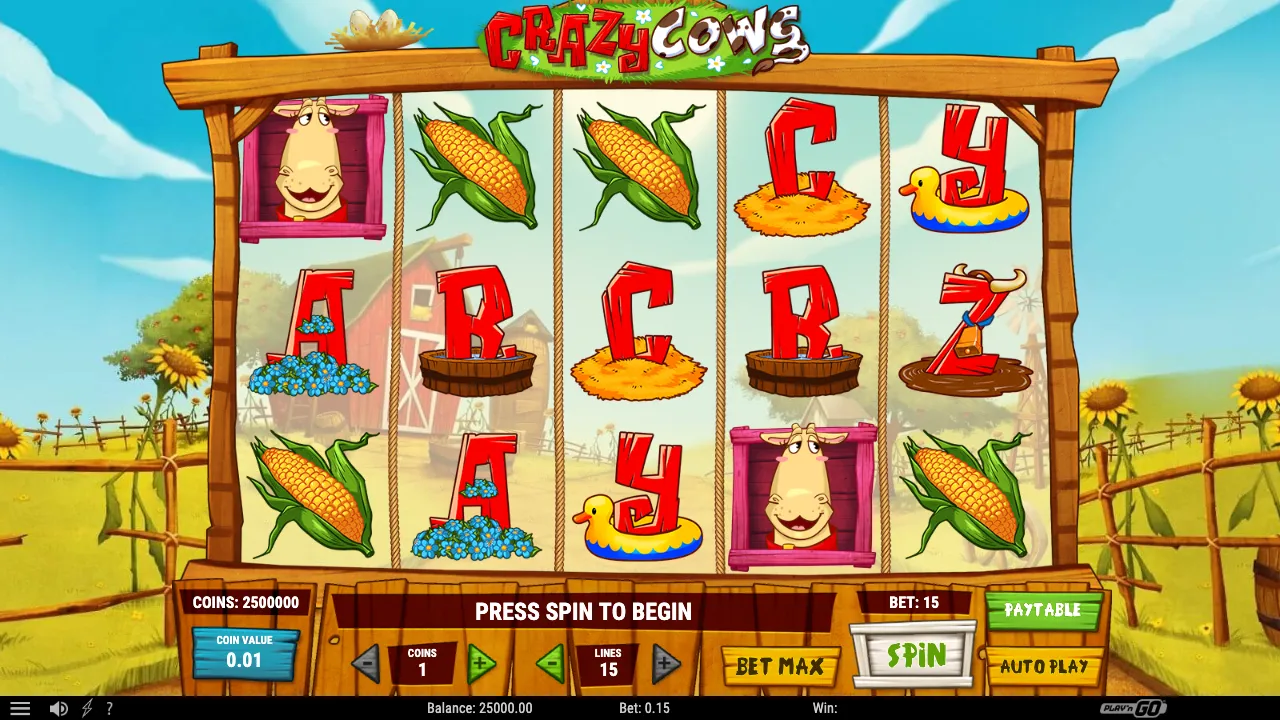Image resolution: width=1280 pixels, height=720 pixels.
Task: Choose Bet Max
Action: point(780,666)
